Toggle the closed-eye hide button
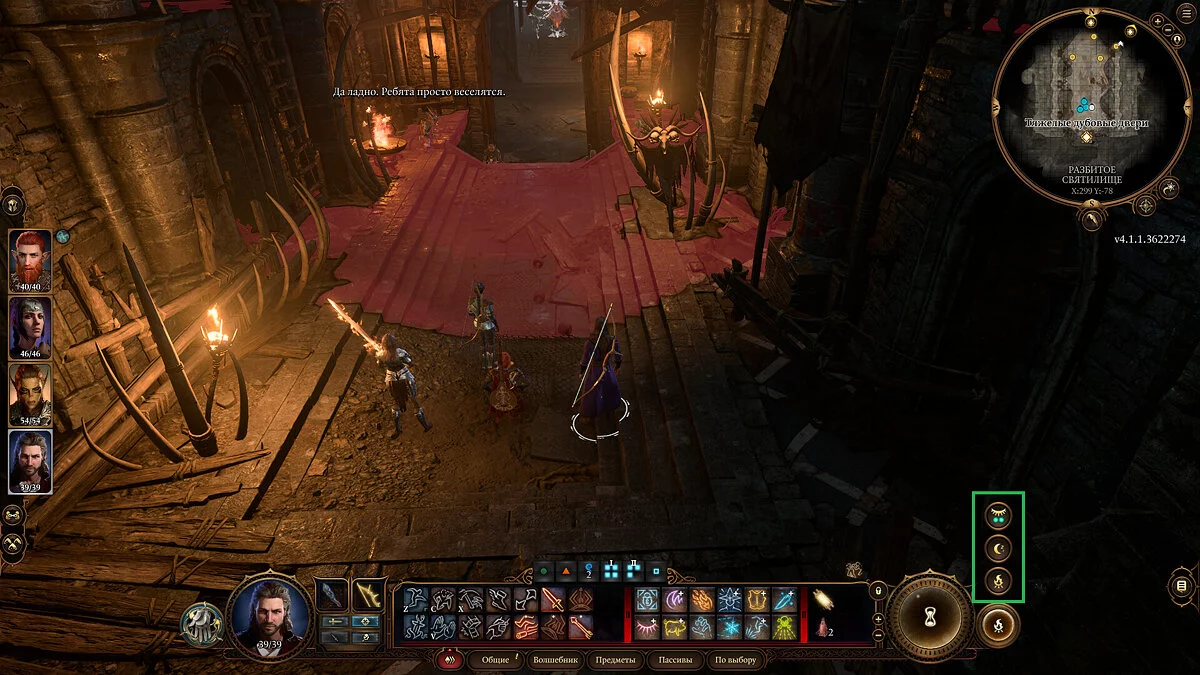The height and width of the screenshot is (675, 1200). point(998,515)
